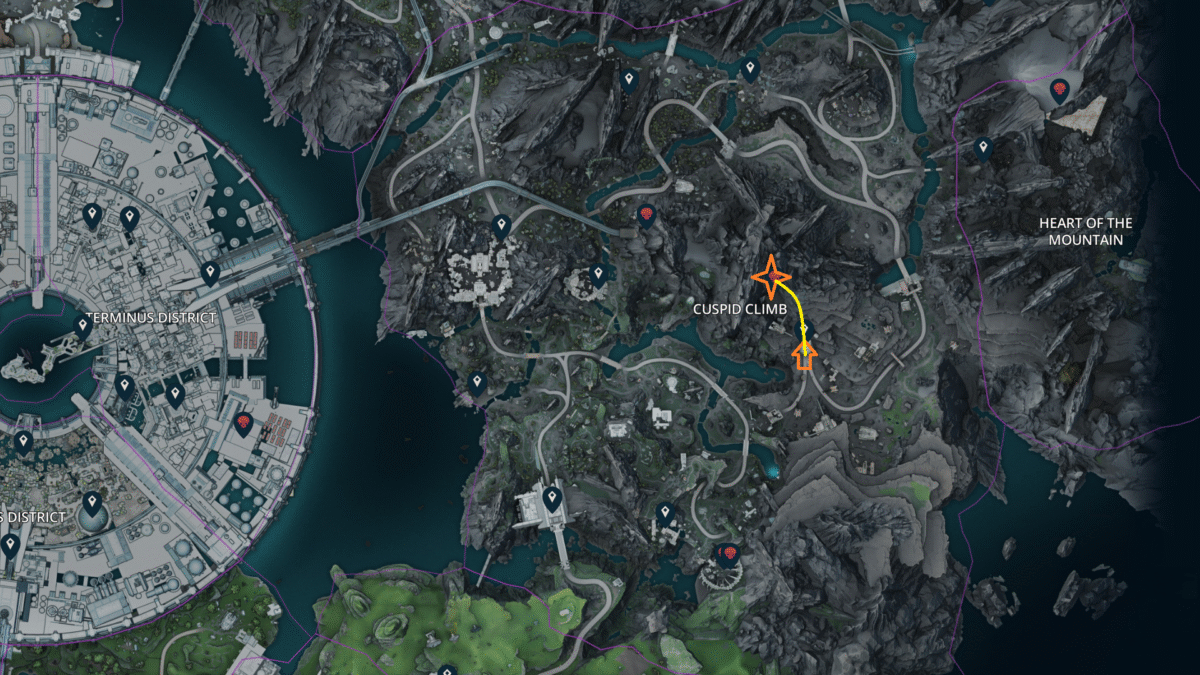Click the orange arrow player marker
Image resolution: width=1200 pixels, height=675 pixels.
click(x=804, y=356)
